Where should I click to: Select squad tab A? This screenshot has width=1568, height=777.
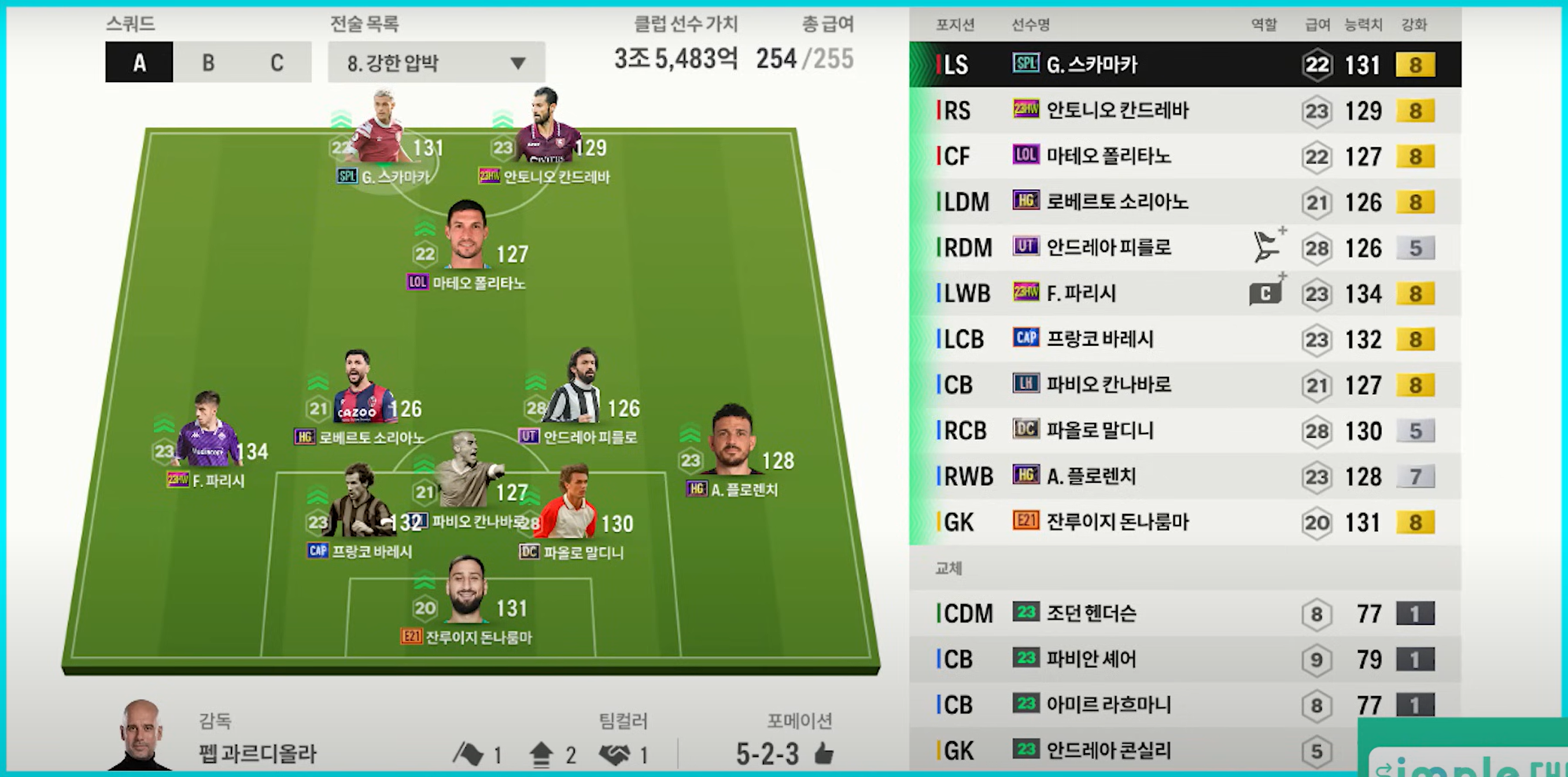point(139,62)
